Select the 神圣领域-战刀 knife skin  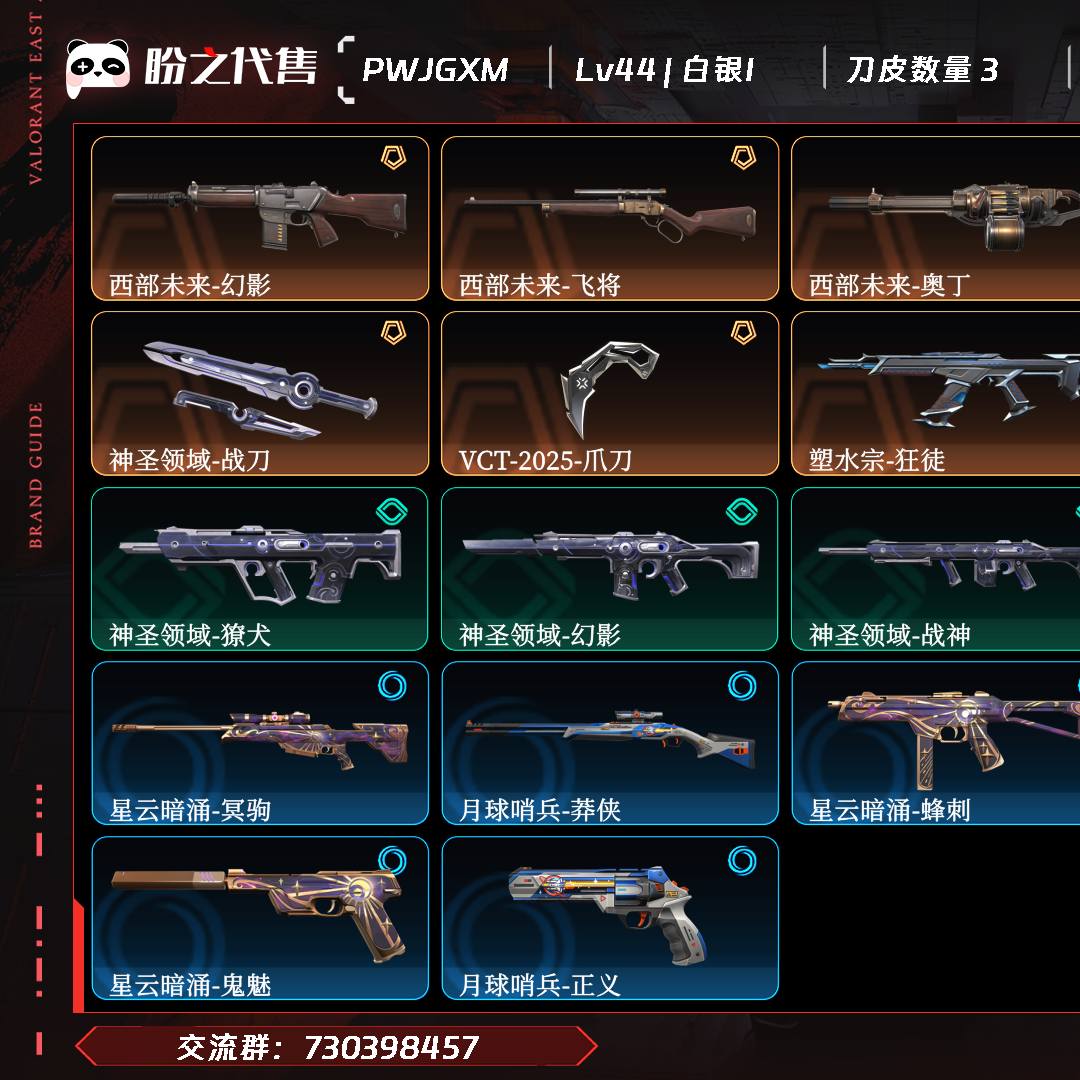[260, 393]
